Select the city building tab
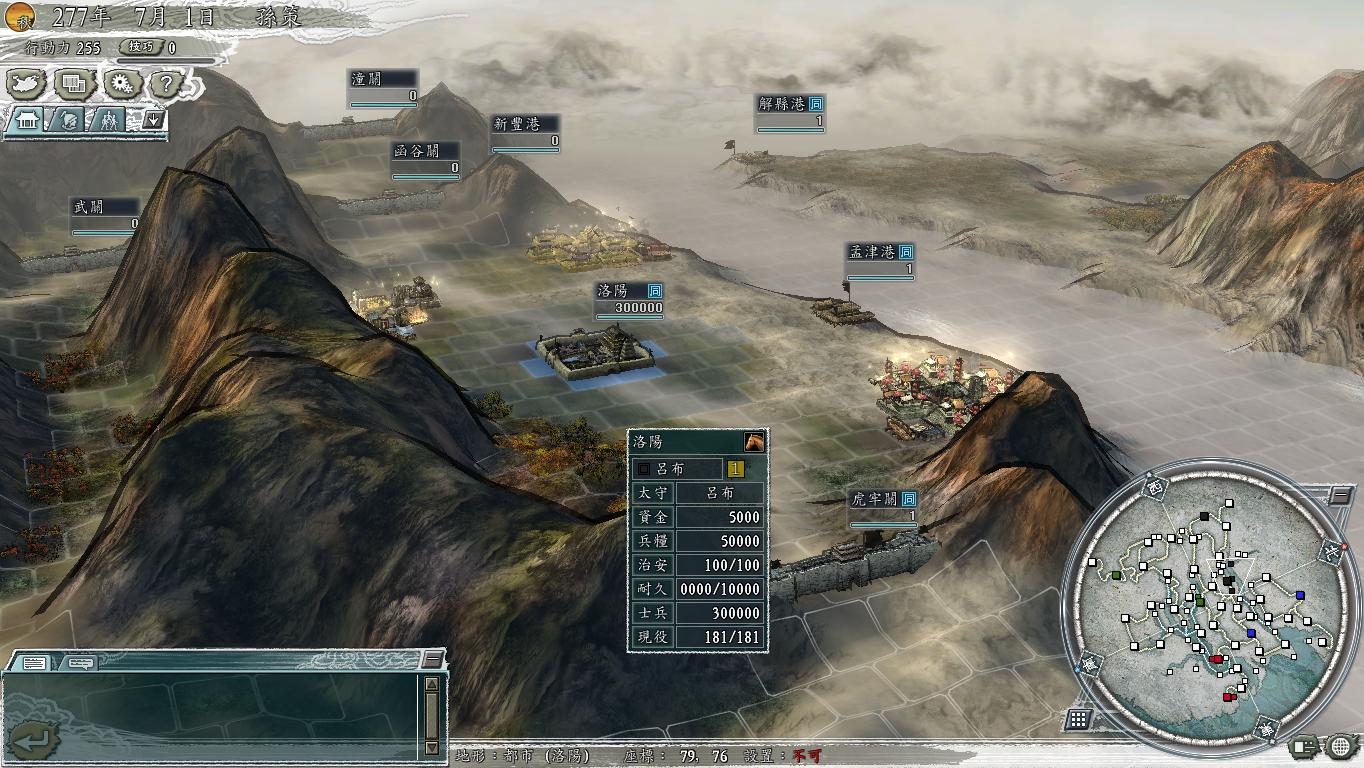Screen dimensions: 1364x768 [x=27, y=120]
